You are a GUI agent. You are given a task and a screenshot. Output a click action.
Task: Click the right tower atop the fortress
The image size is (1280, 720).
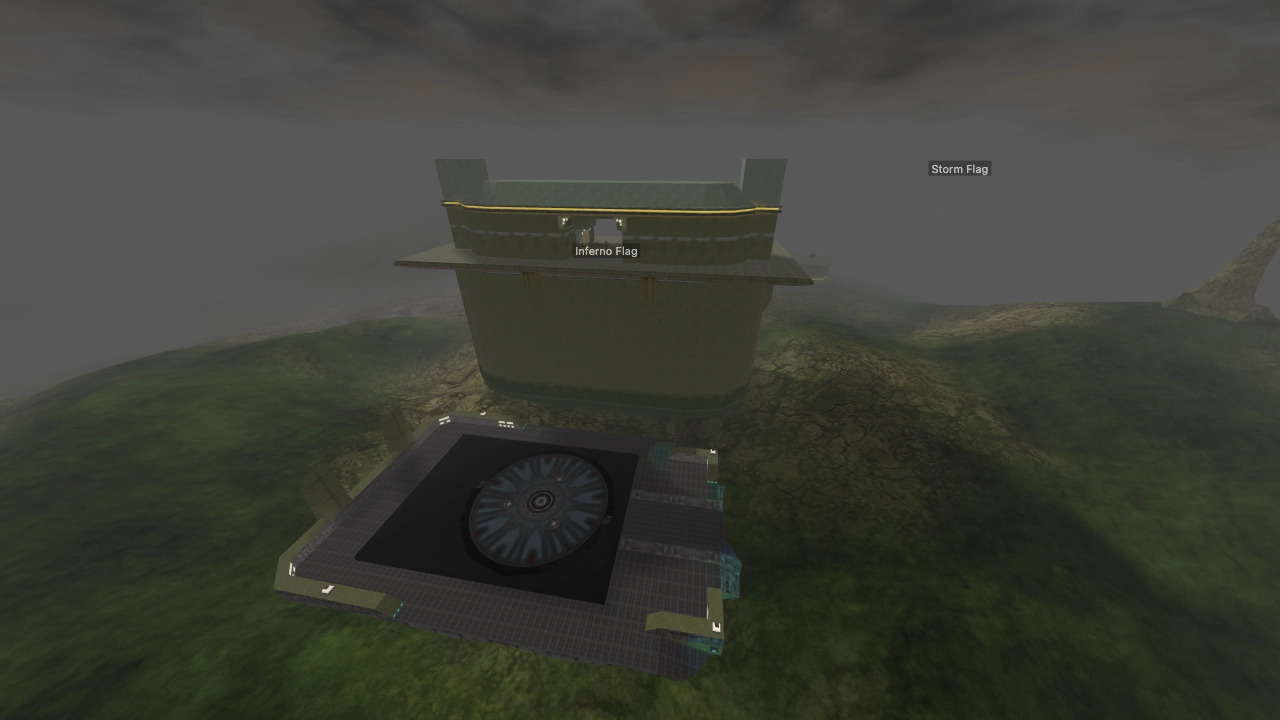click(x=765, y=175)
